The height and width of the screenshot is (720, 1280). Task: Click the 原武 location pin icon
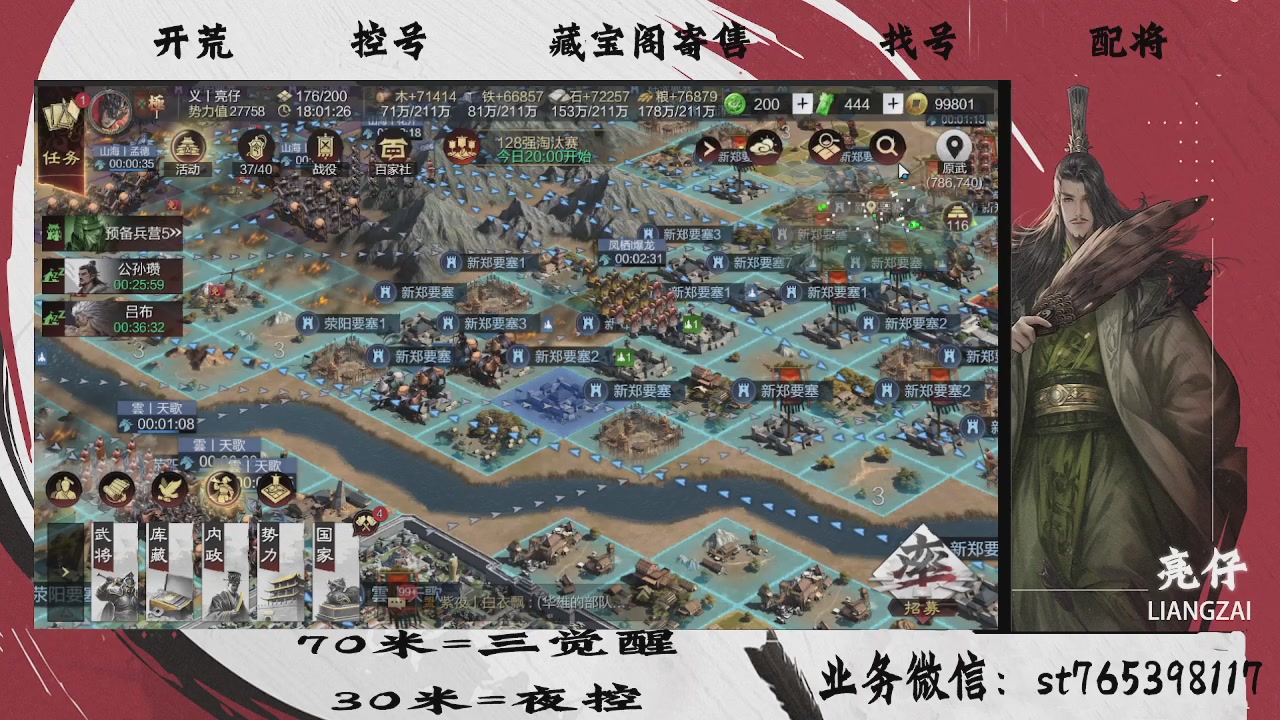coord(956,147)
